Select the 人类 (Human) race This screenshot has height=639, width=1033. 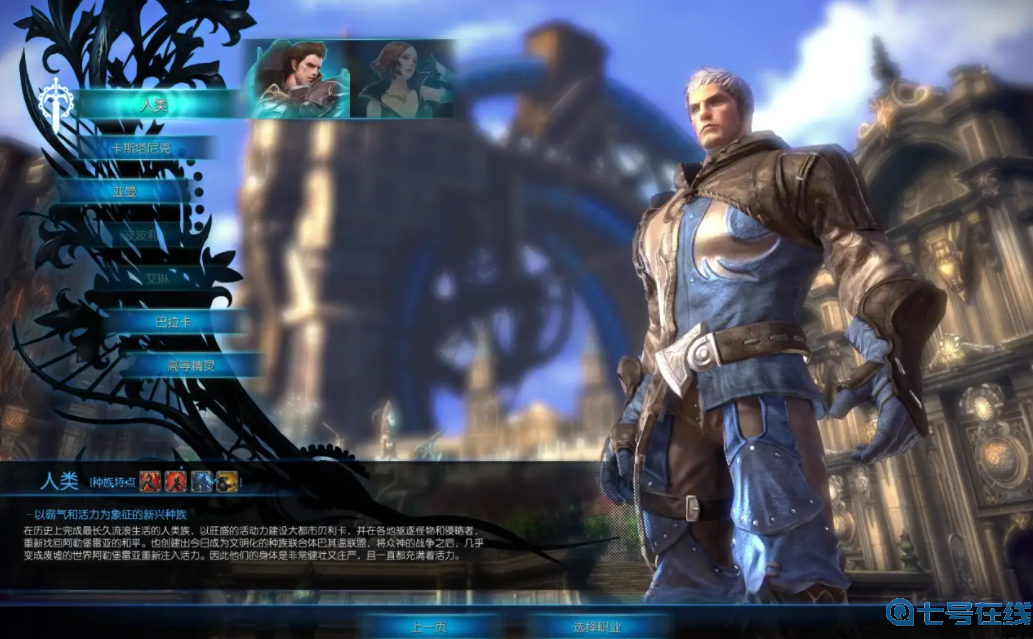point(155,104)
